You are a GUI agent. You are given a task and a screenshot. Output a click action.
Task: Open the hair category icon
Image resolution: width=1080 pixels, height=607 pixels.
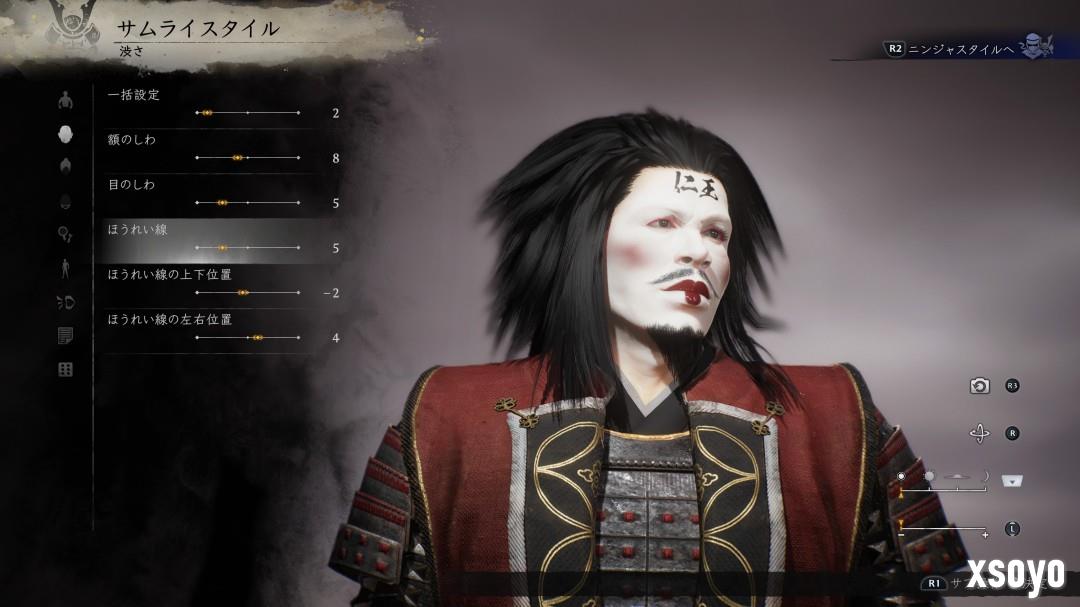coord(66,166)
